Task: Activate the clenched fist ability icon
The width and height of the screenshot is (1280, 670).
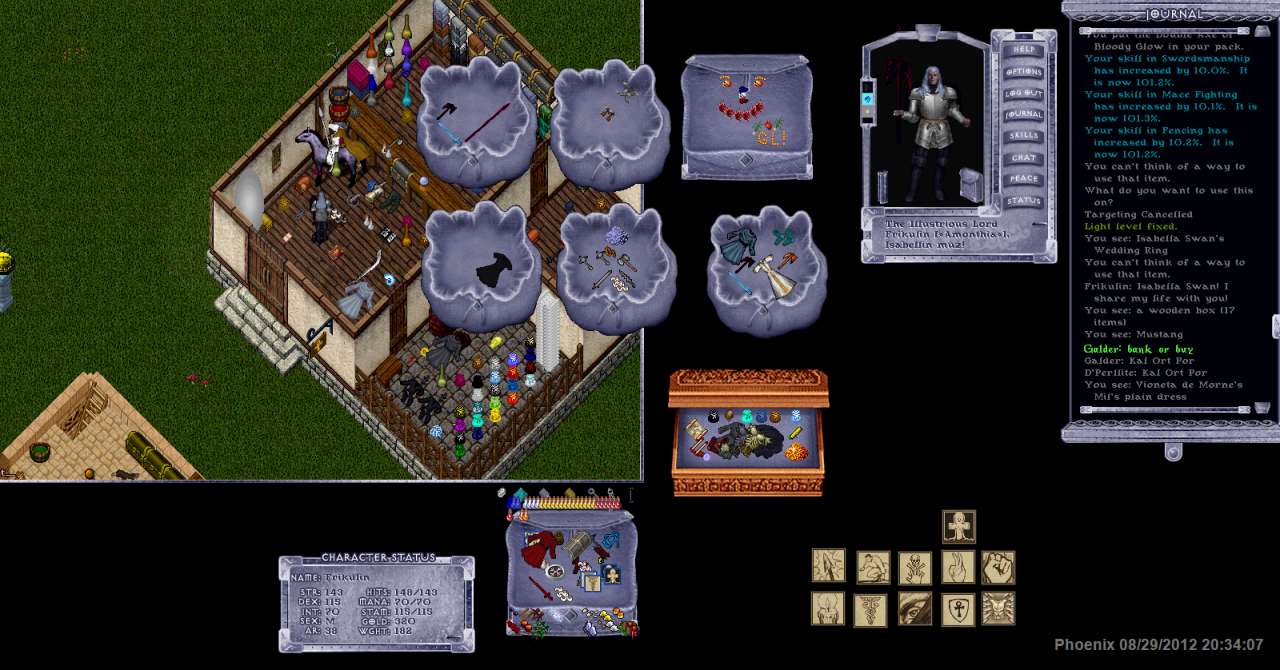Action: click(x=998, y=567)
